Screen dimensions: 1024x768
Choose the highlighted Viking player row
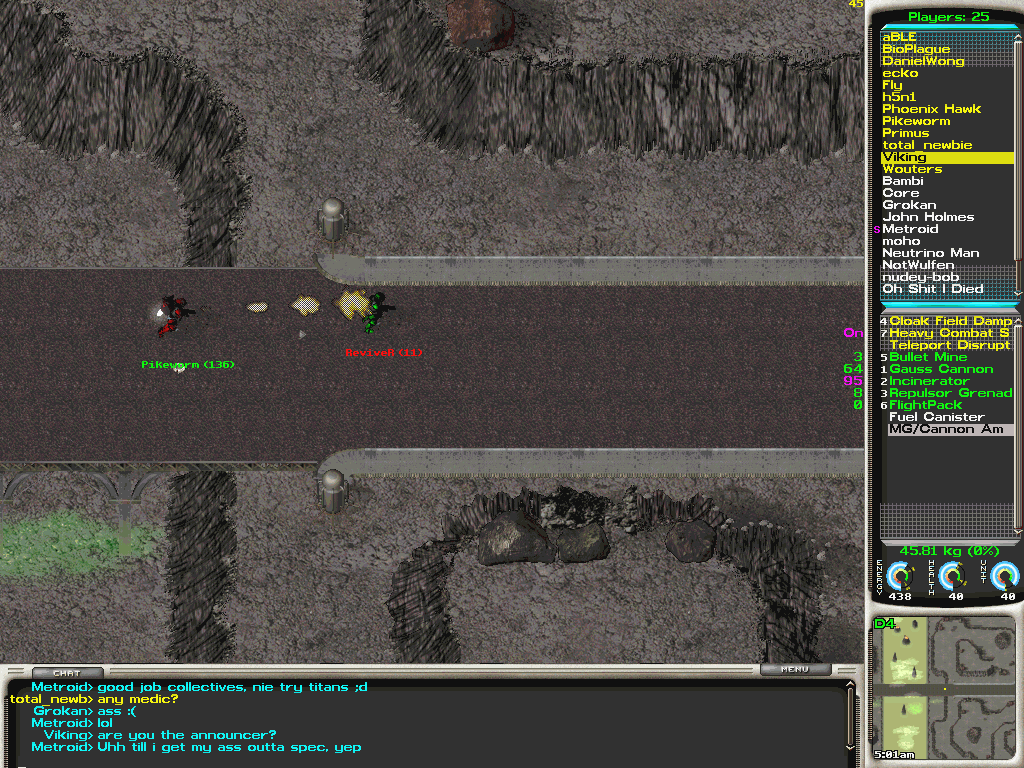(946, 157)
